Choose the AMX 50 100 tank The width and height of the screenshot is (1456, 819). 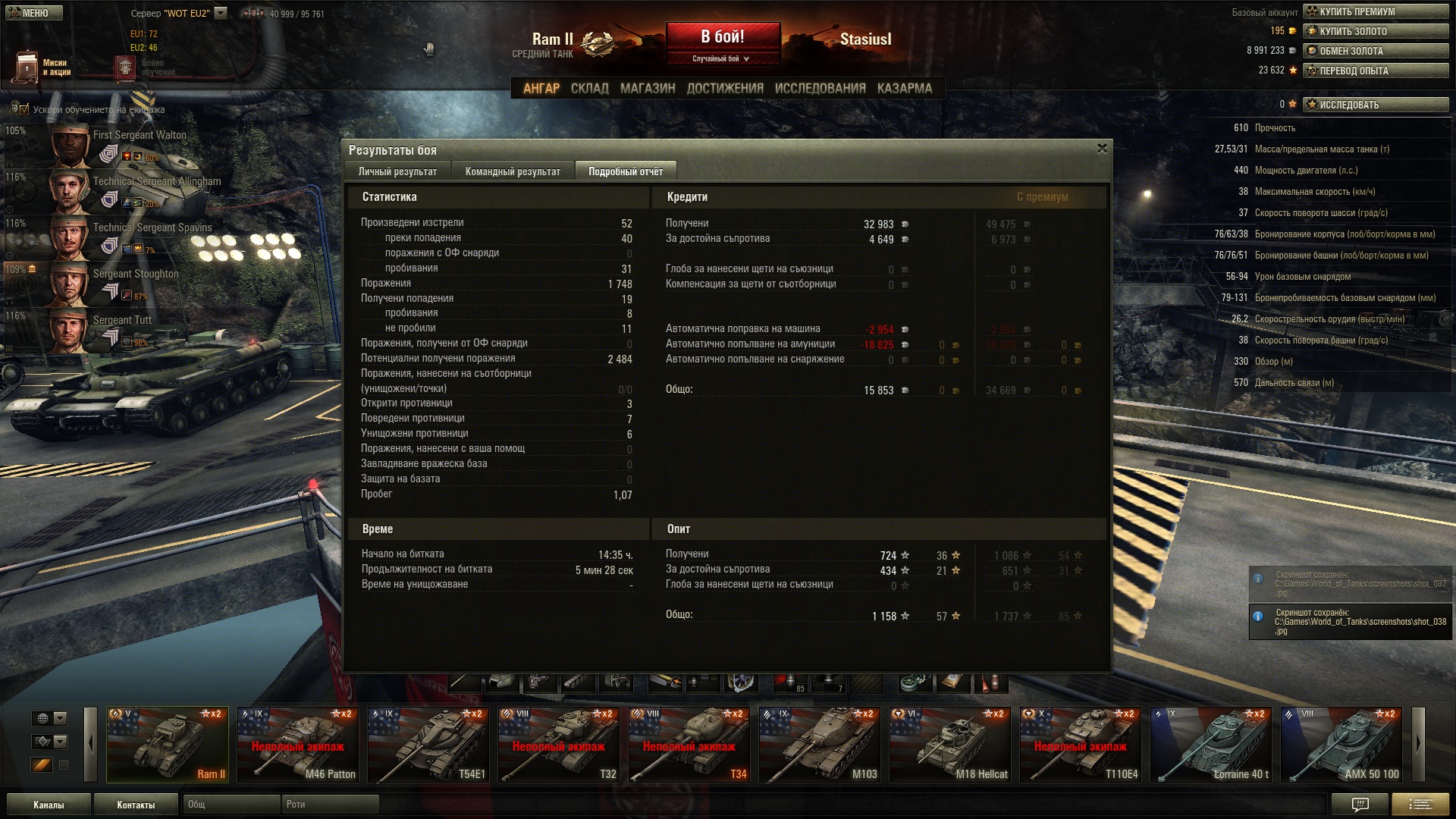click(1341, 744)
